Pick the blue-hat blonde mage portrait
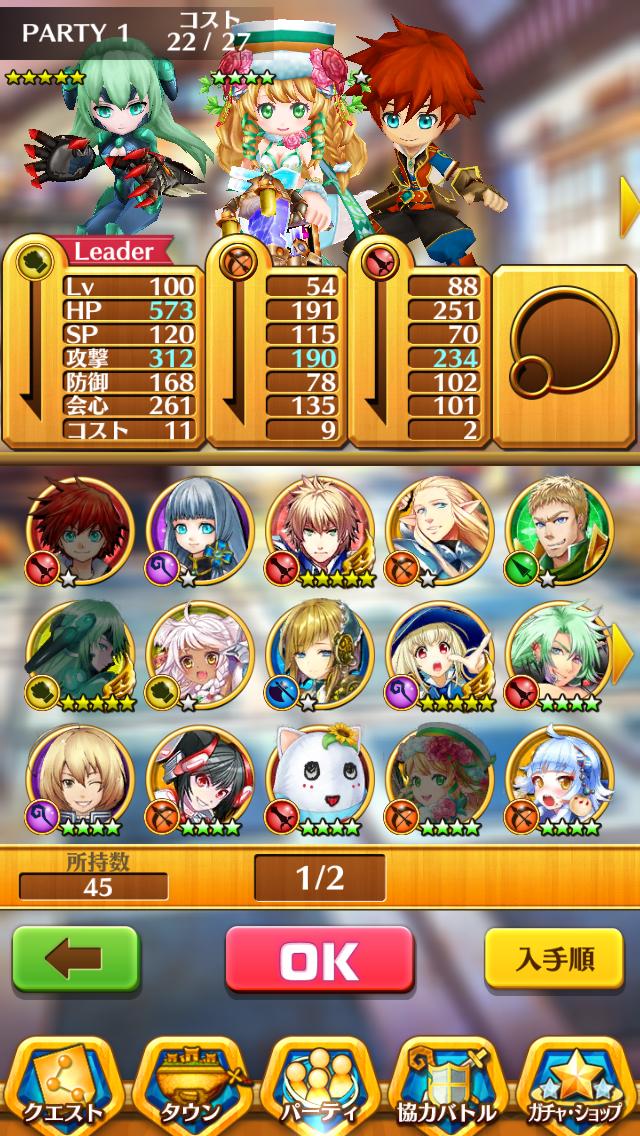 pos(440,655)
